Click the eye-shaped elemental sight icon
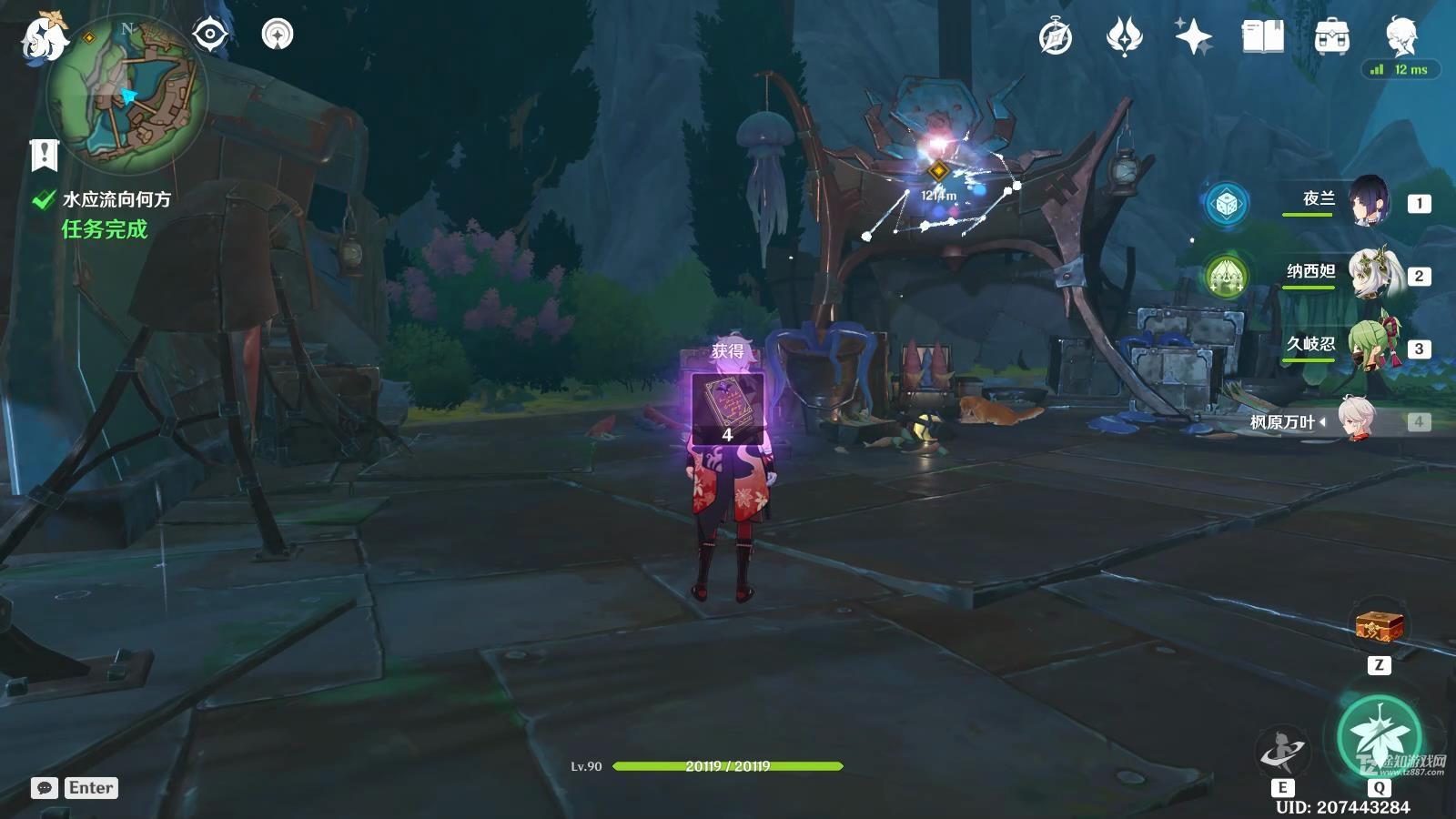 (209, 35)
